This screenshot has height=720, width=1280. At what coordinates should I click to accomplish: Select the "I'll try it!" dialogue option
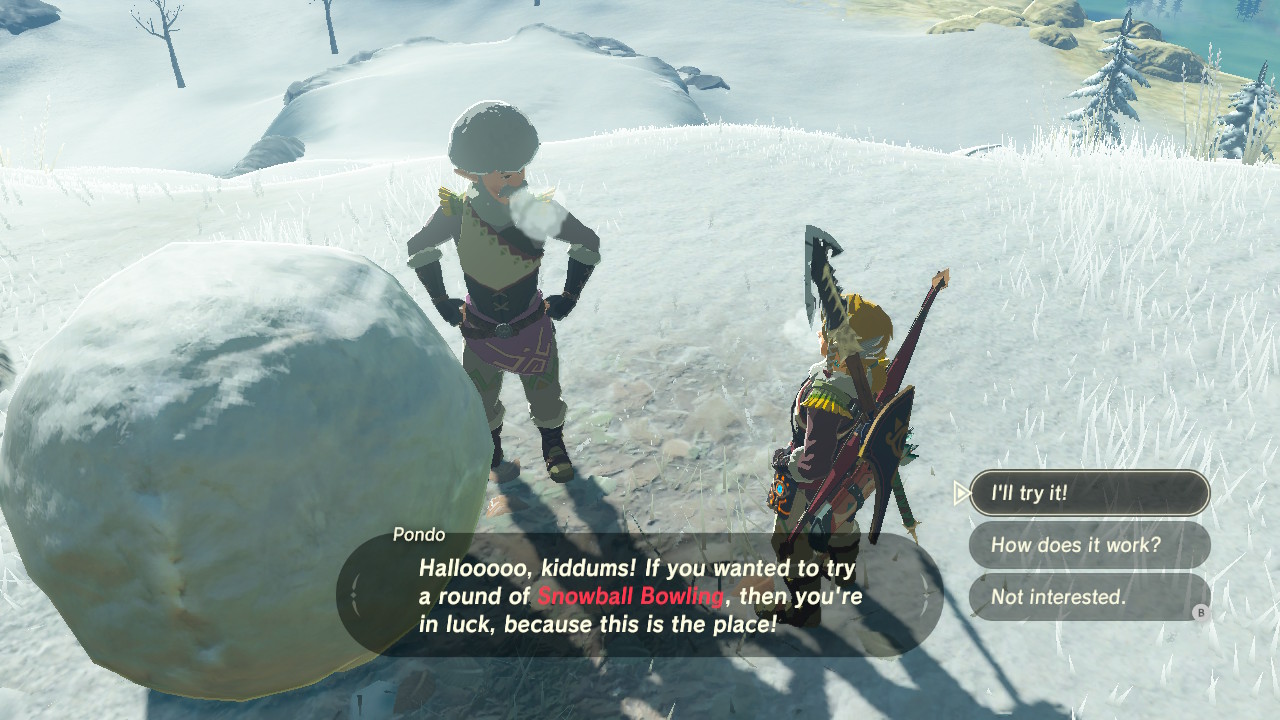coord(1089,492)
